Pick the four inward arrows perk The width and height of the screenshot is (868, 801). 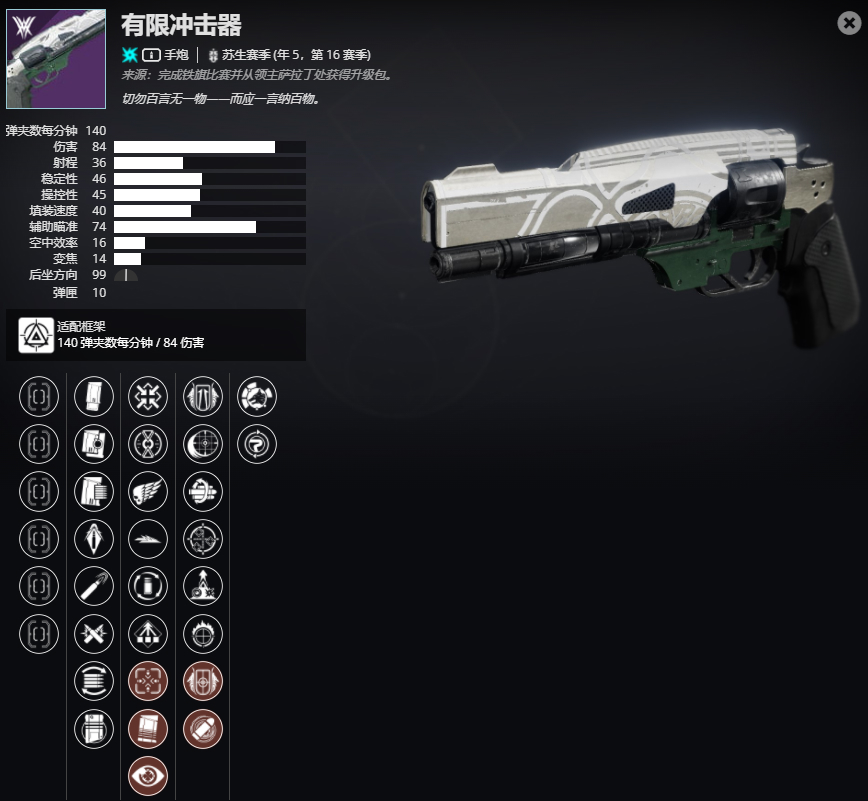point(149,397)
